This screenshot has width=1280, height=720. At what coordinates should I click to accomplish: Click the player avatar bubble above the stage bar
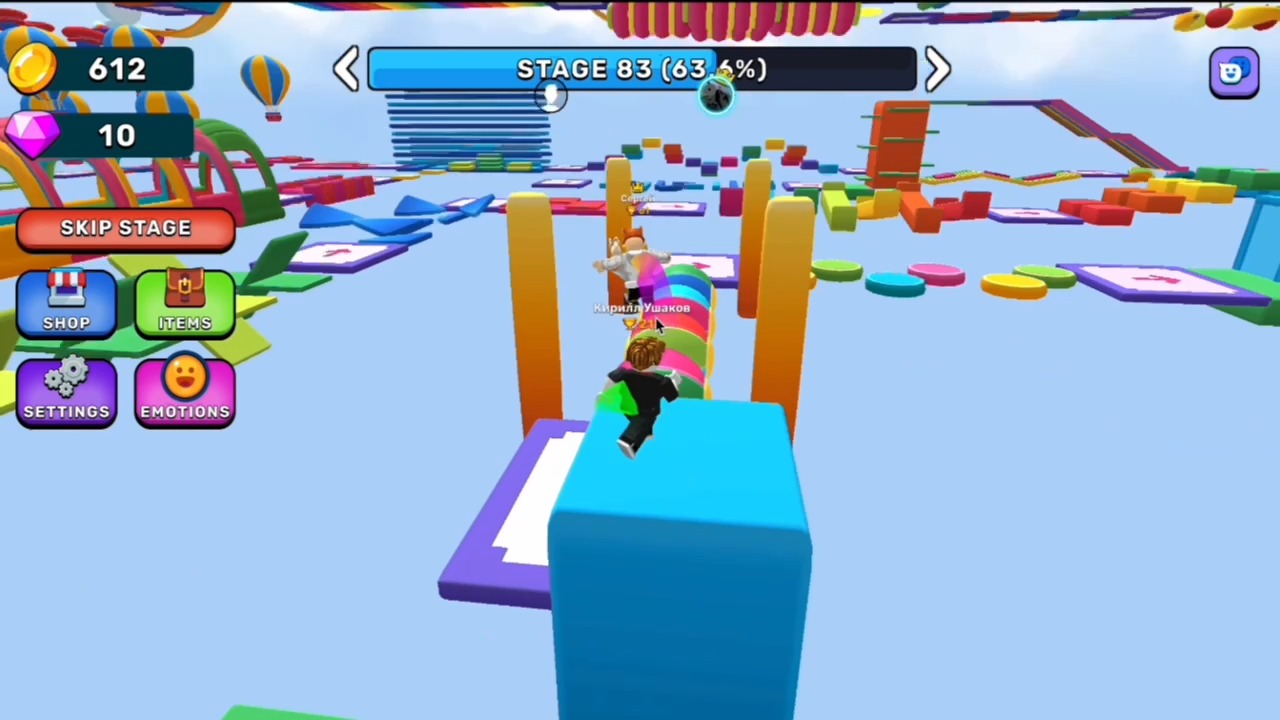(x=718, y=95)
